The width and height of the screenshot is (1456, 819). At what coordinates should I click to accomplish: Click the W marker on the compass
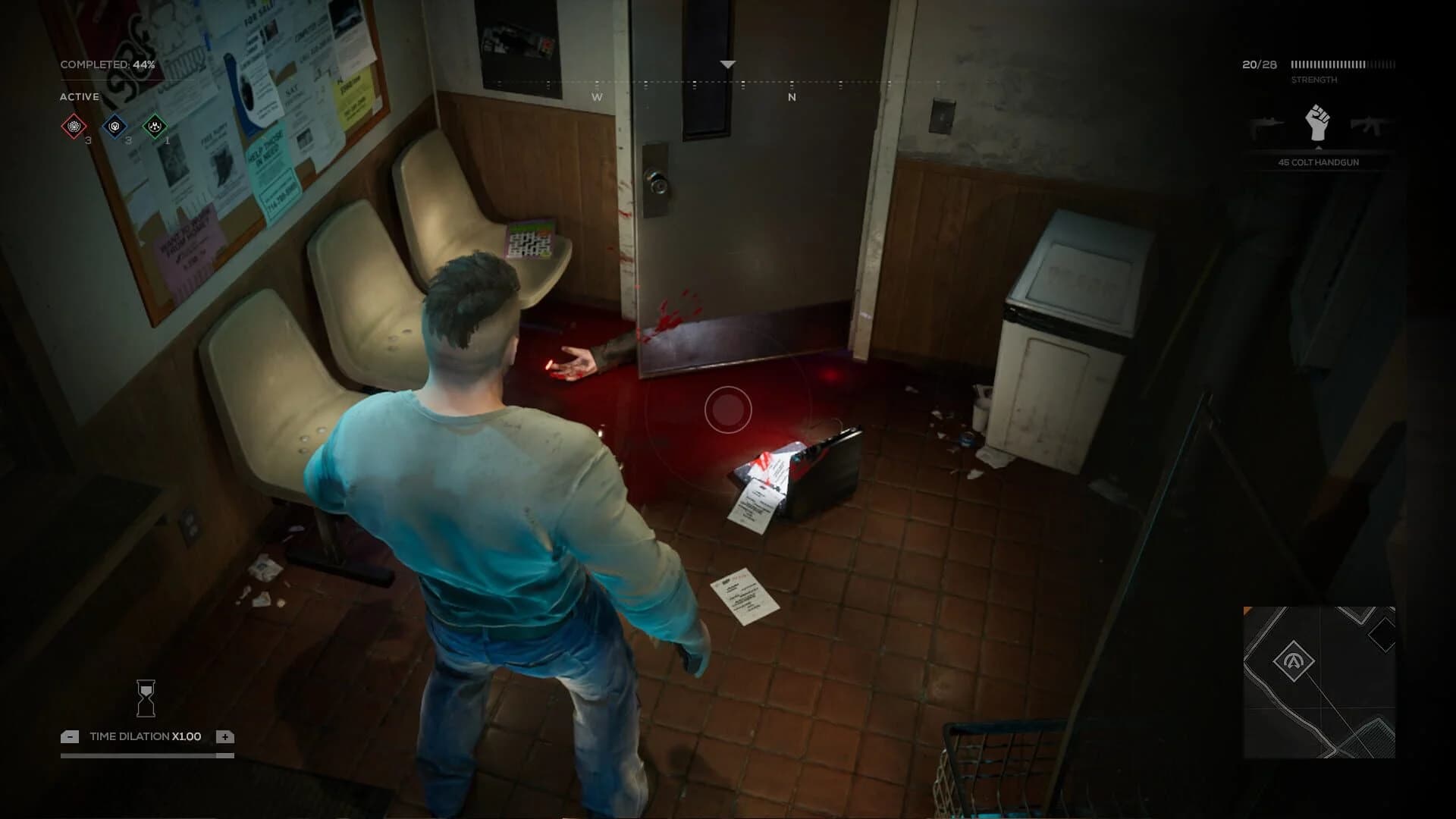pyautogui.click(x=596, y=97)
